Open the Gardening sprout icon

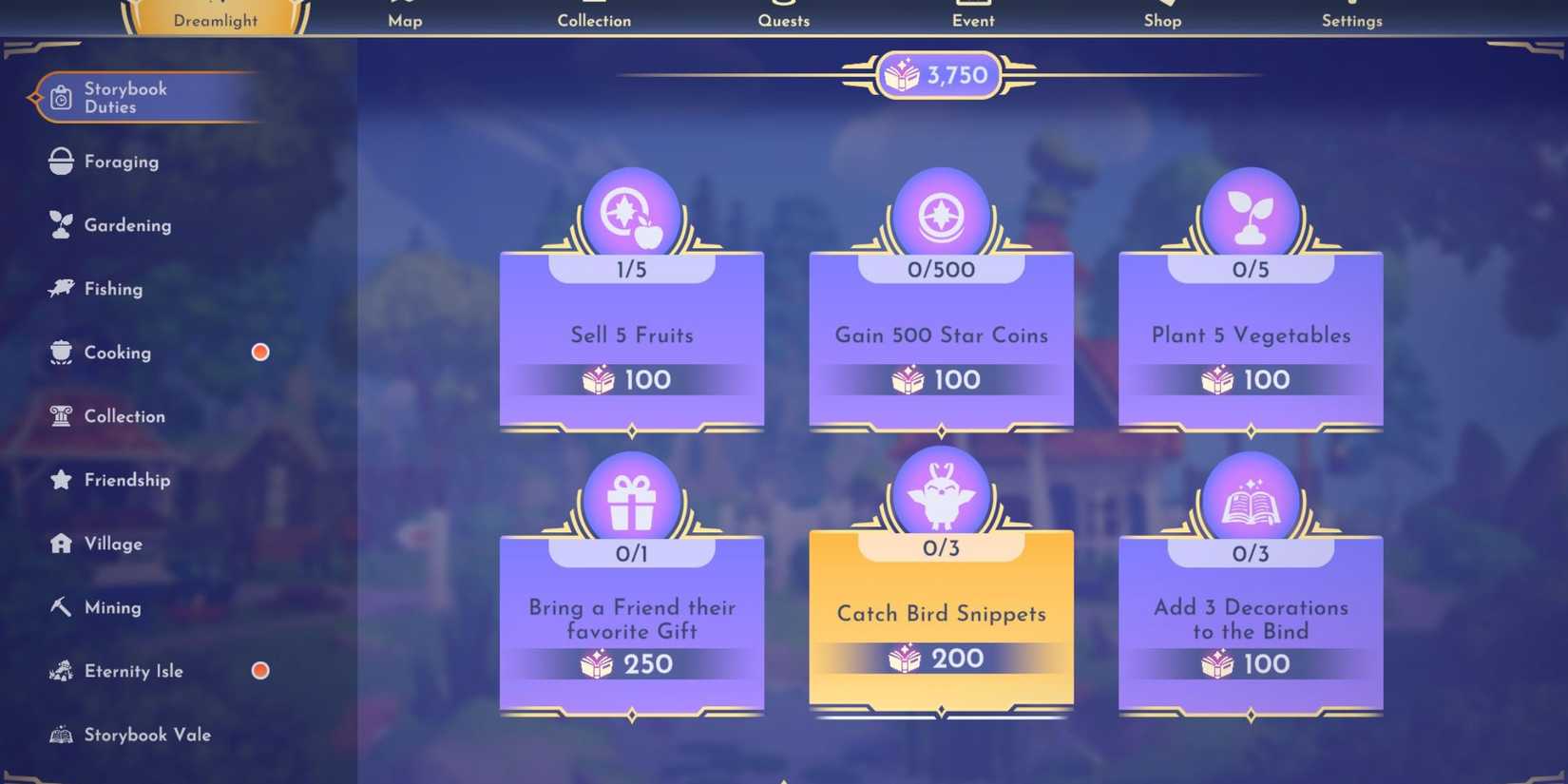61,224
